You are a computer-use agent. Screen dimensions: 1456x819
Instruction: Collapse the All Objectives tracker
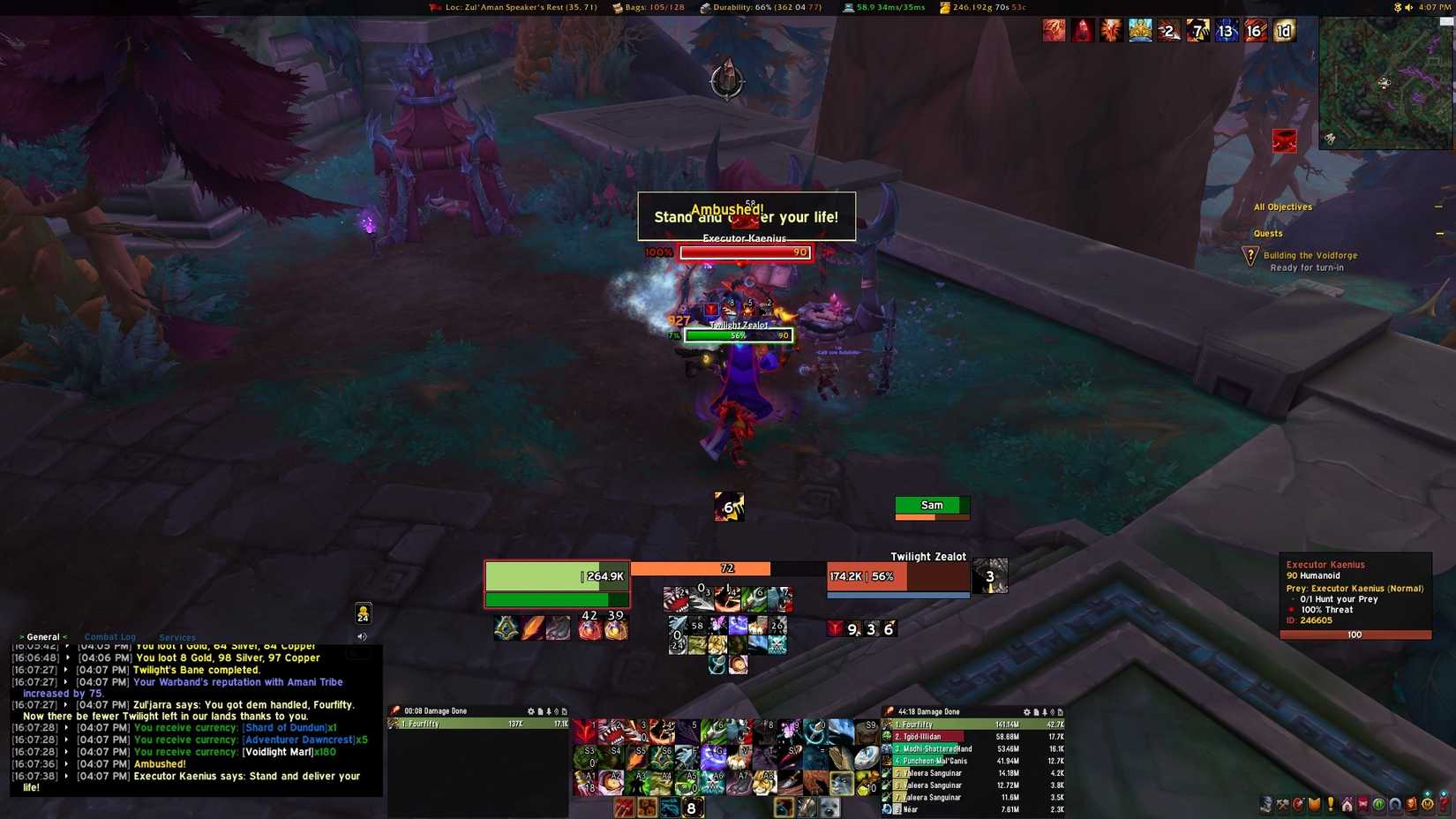pyautogui.click(x=1437, y=207)
